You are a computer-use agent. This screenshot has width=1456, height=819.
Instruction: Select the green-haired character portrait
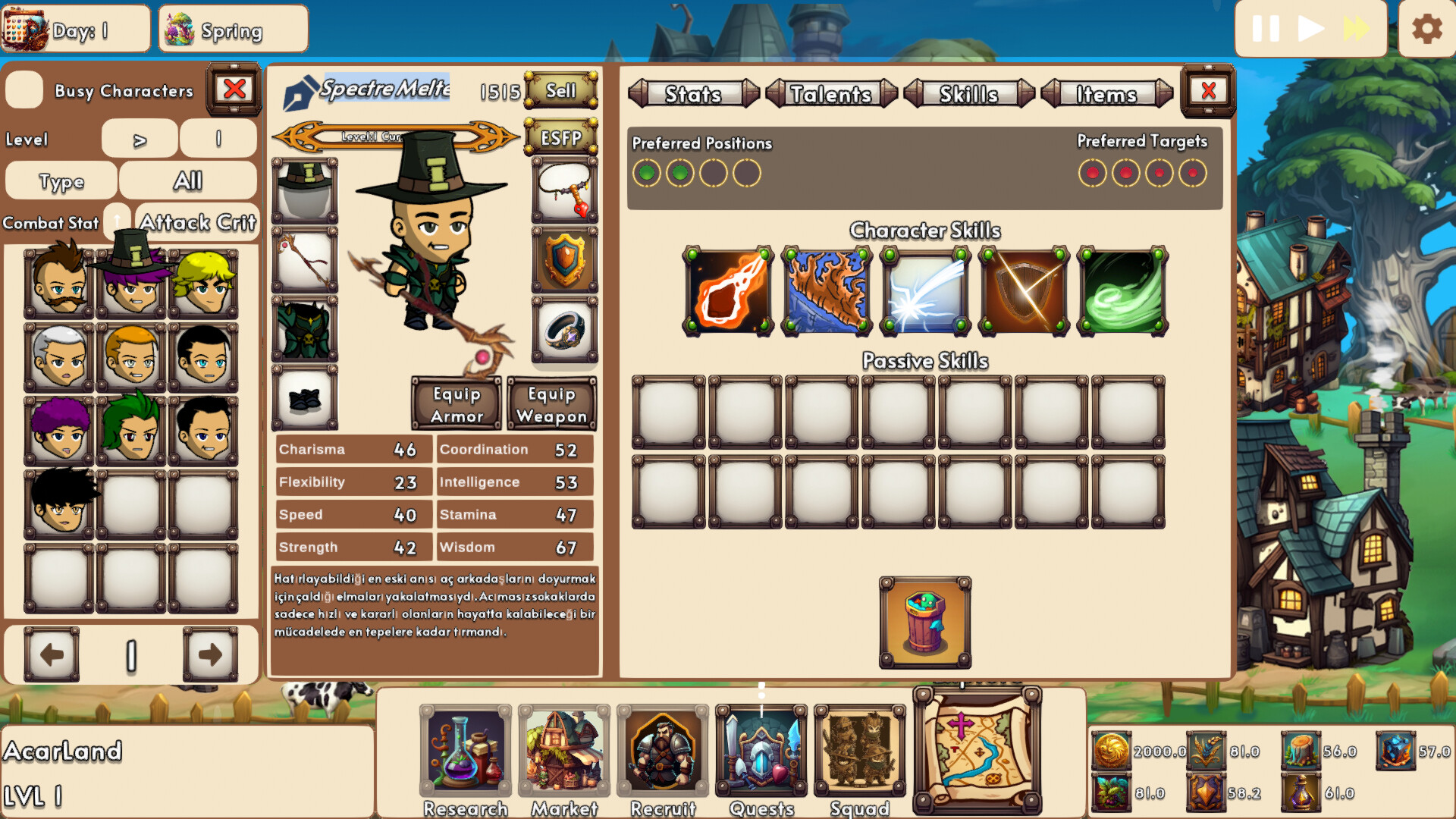coord(130,428)
